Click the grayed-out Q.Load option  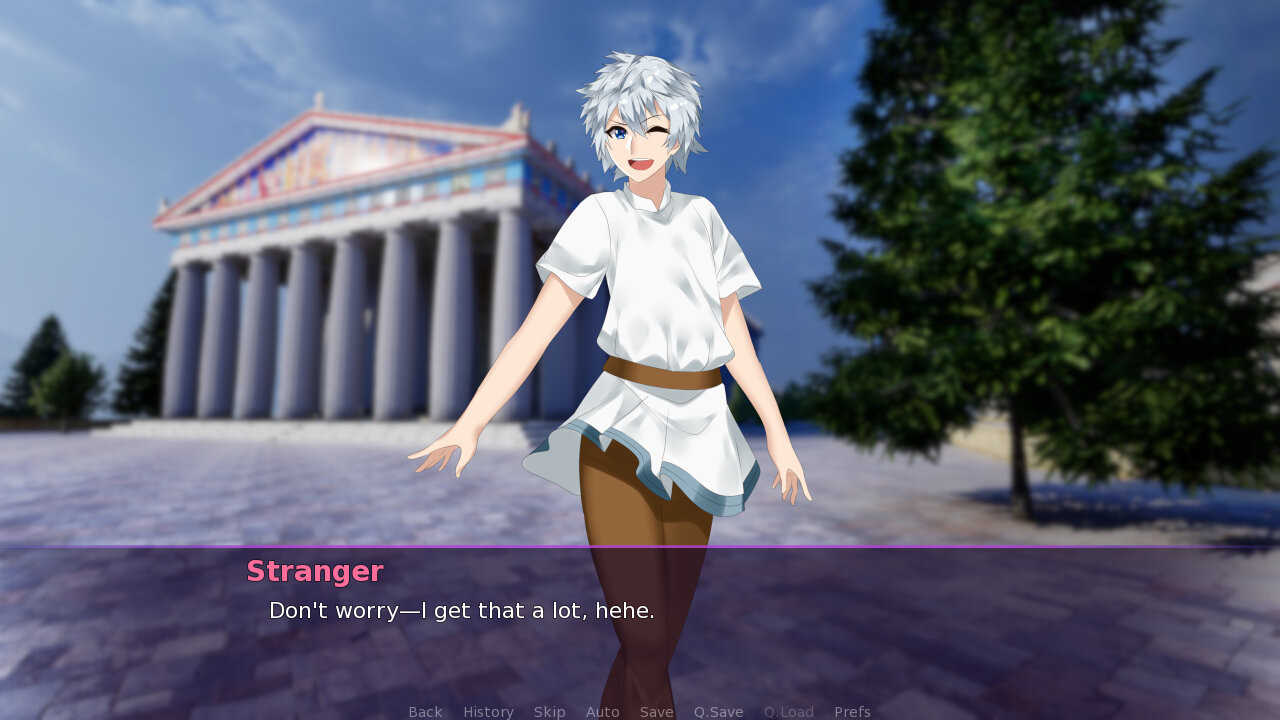(788, 711)
